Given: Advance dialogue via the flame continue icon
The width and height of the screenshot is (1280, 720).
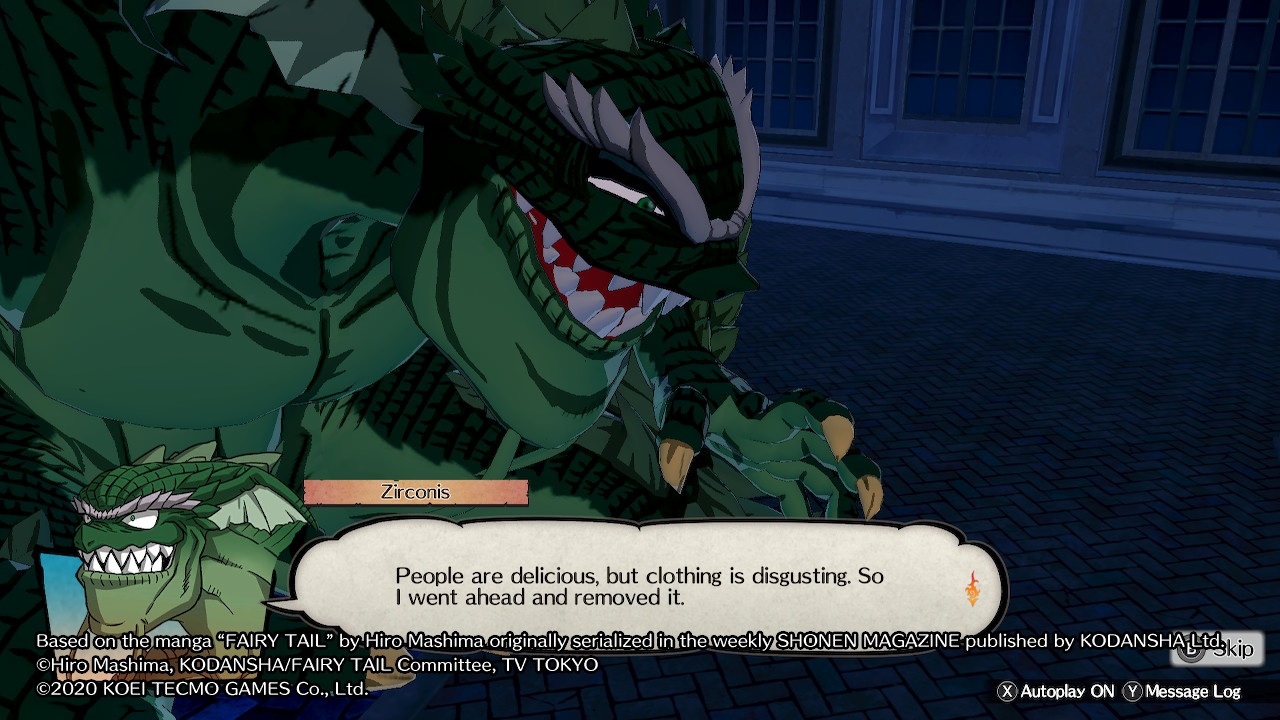Looking at the screenshot, I should tap(972, 589).
